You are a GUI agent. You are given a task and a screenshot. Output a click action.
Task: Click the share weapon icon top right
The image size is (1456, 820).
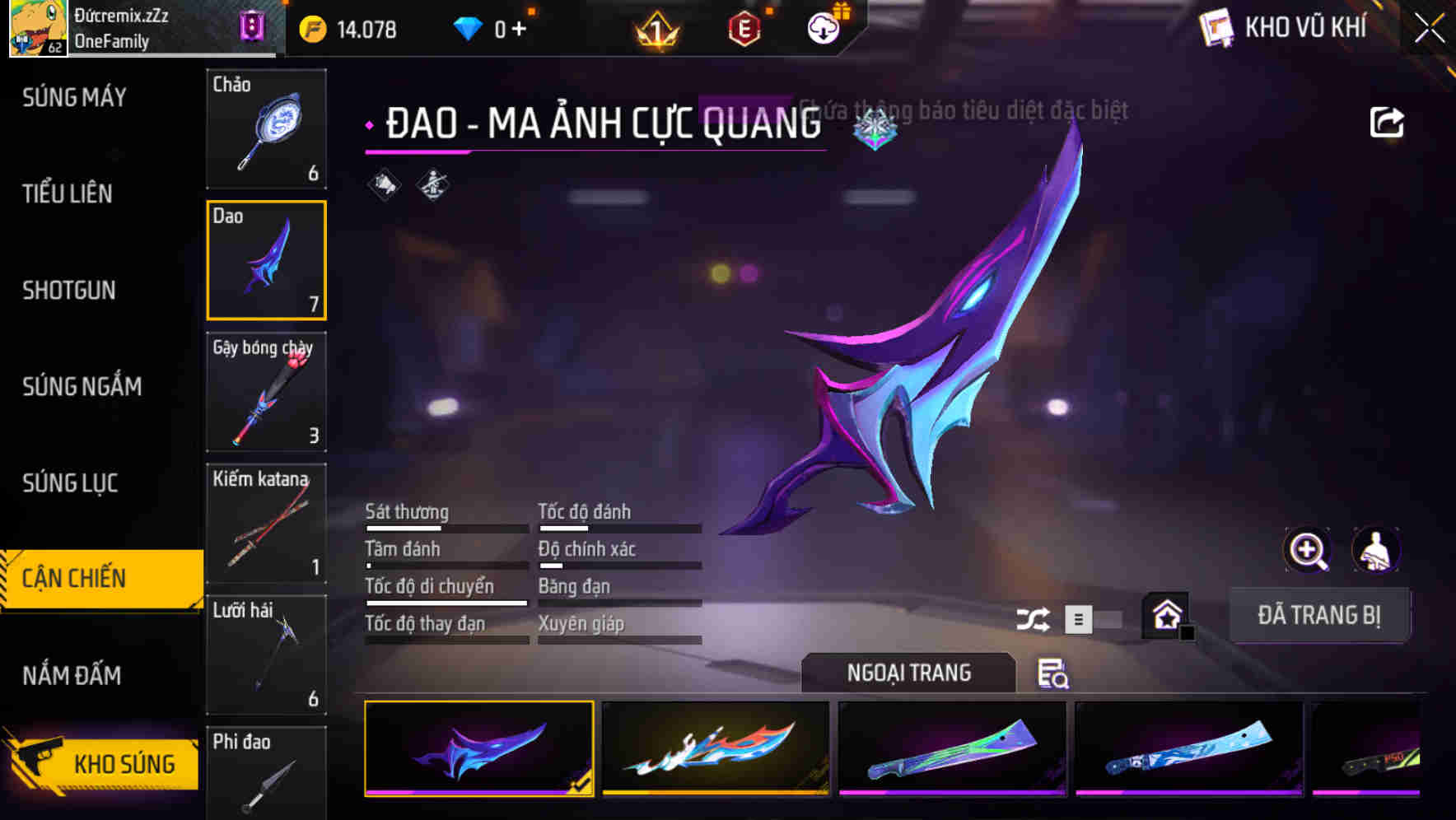(1387, 121)
